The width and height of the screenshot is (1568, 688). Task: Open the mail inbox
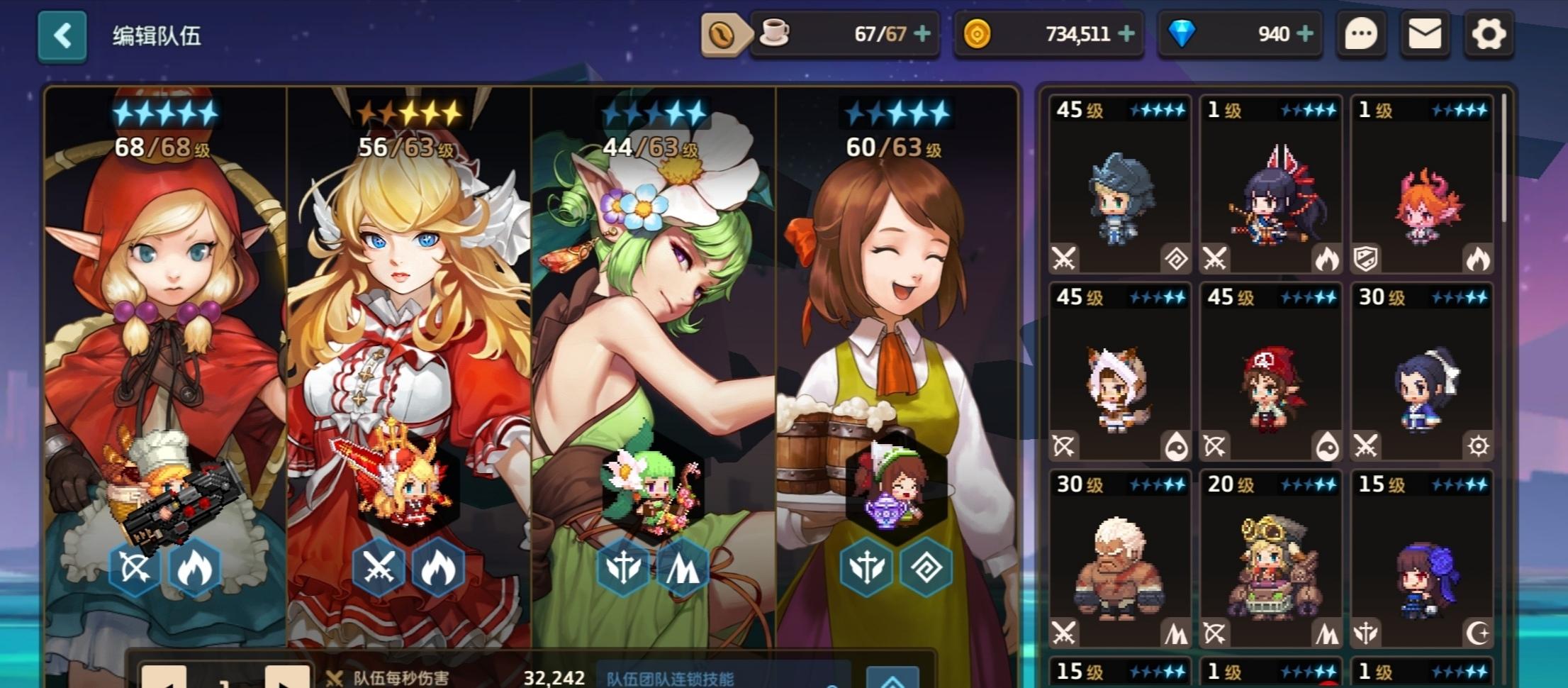pyautogui.click(x=1423, y=33)
